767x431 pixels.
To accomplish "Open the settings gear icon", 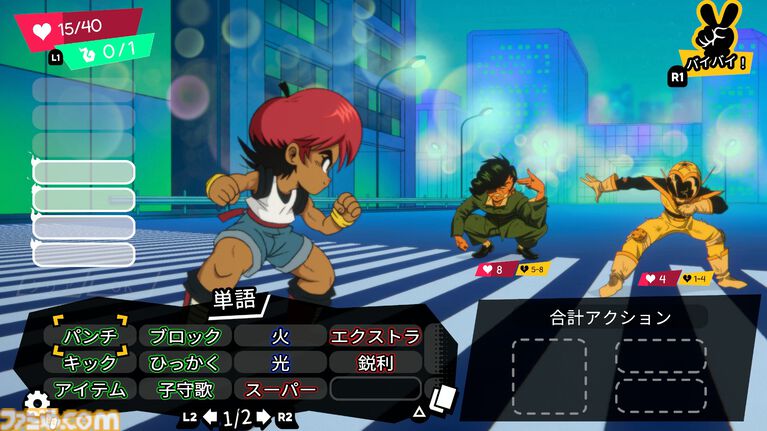I will click(38, 404).
